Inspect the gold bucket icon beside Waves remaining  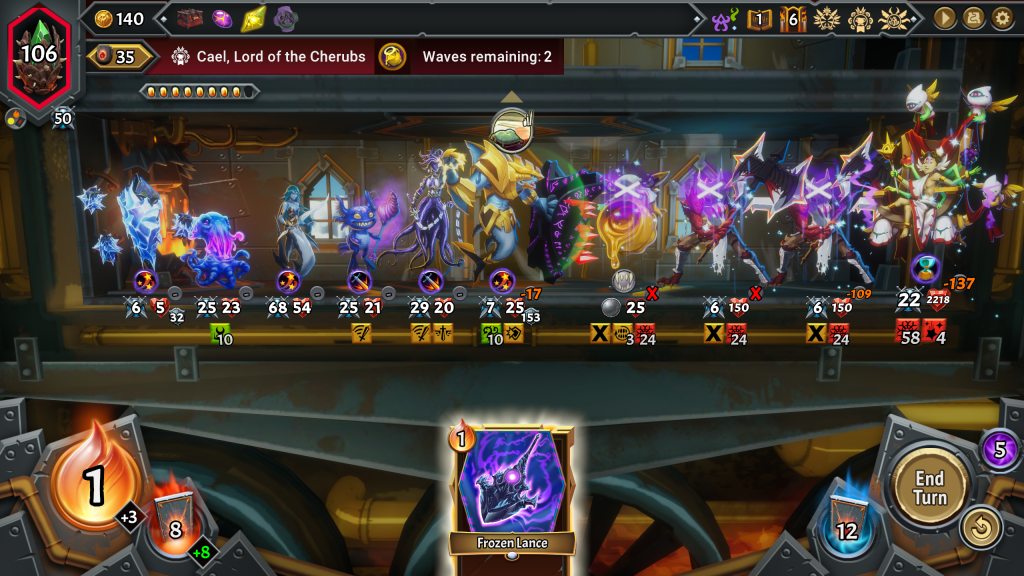392,57
